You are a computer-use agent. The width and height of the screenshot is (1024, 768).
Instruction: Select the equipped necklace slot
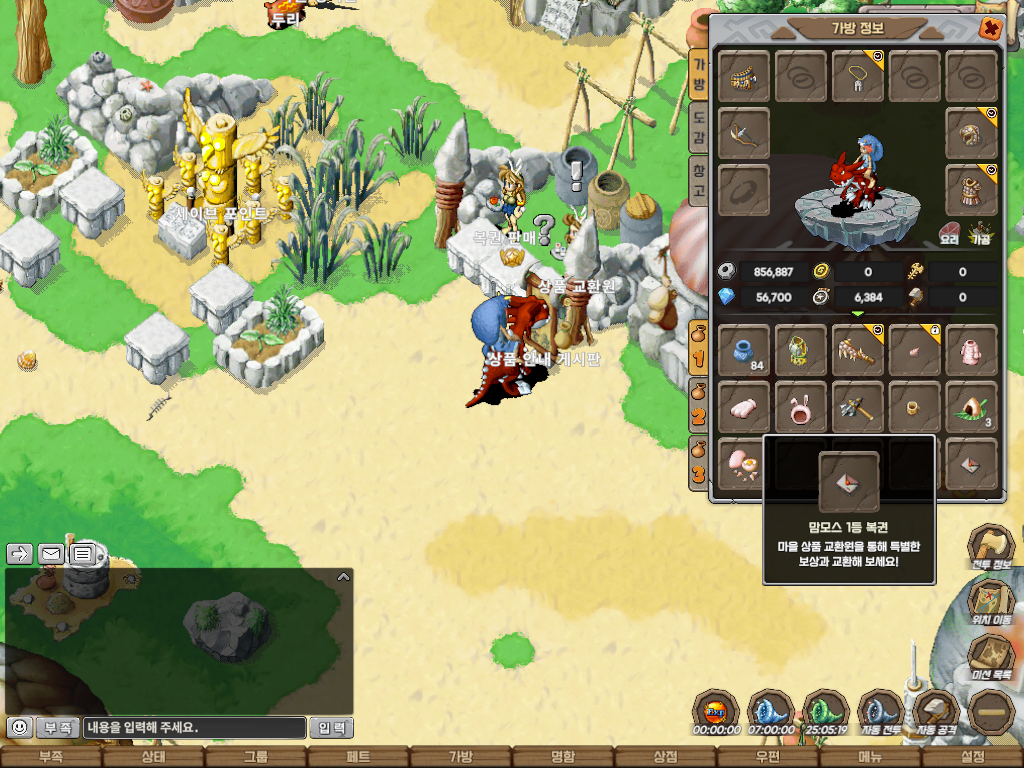pos(857,77)
